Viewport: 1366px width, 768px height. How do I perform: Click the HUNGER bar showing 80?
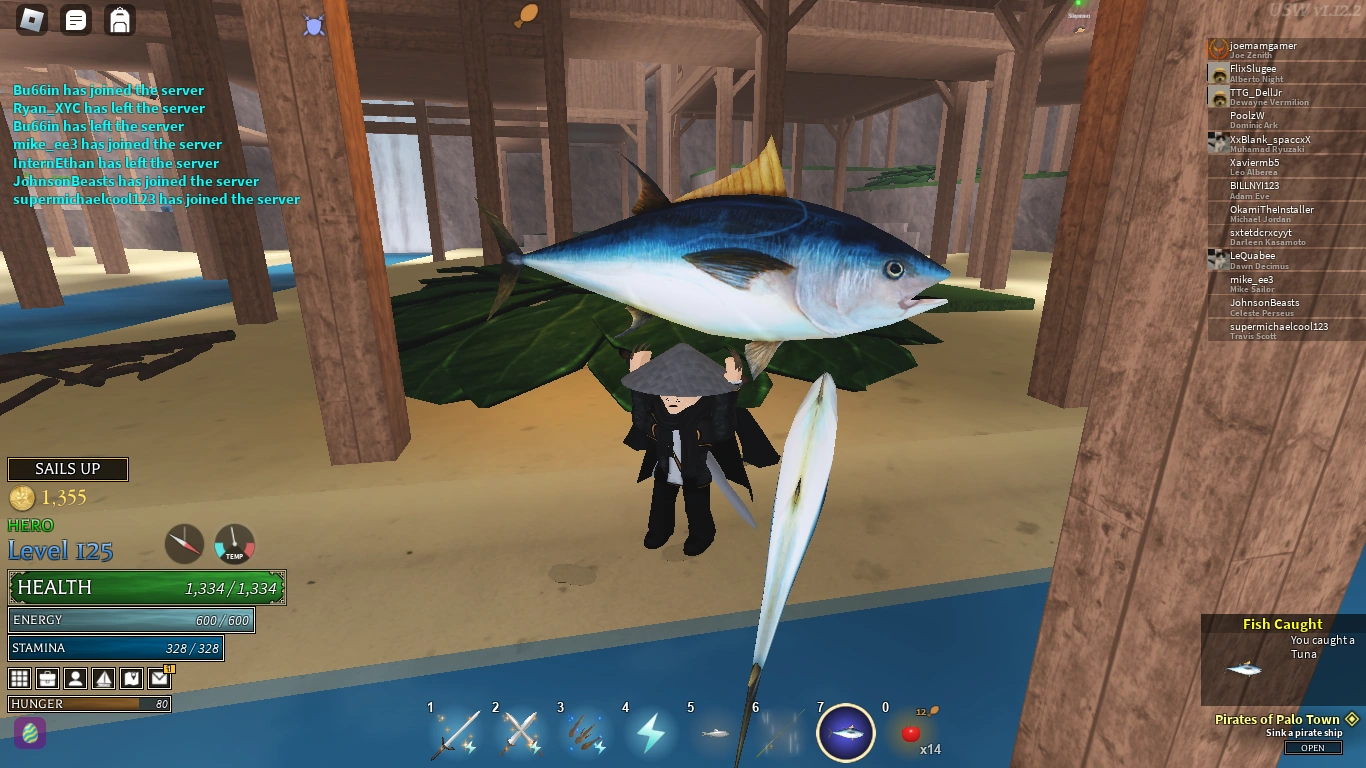click(x=90, y=704)
